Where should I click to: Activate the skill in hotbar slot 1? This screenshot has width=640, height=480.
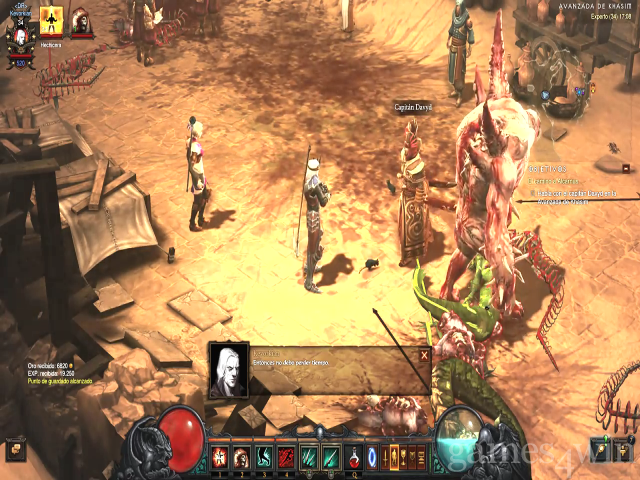[219, 458]
